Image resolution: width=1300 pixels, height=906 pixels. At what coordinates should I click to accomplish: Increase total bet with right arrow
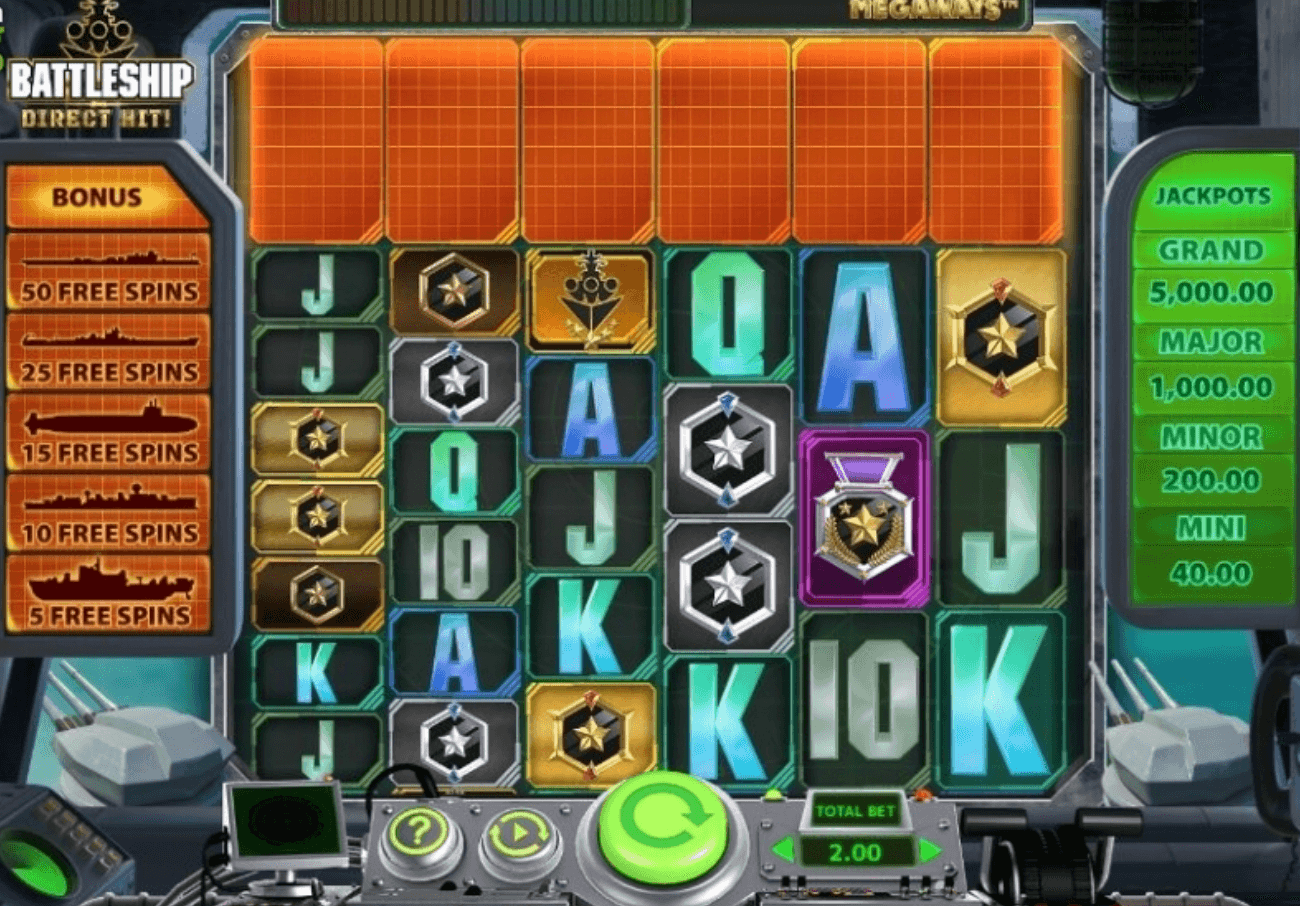[930, 851]
